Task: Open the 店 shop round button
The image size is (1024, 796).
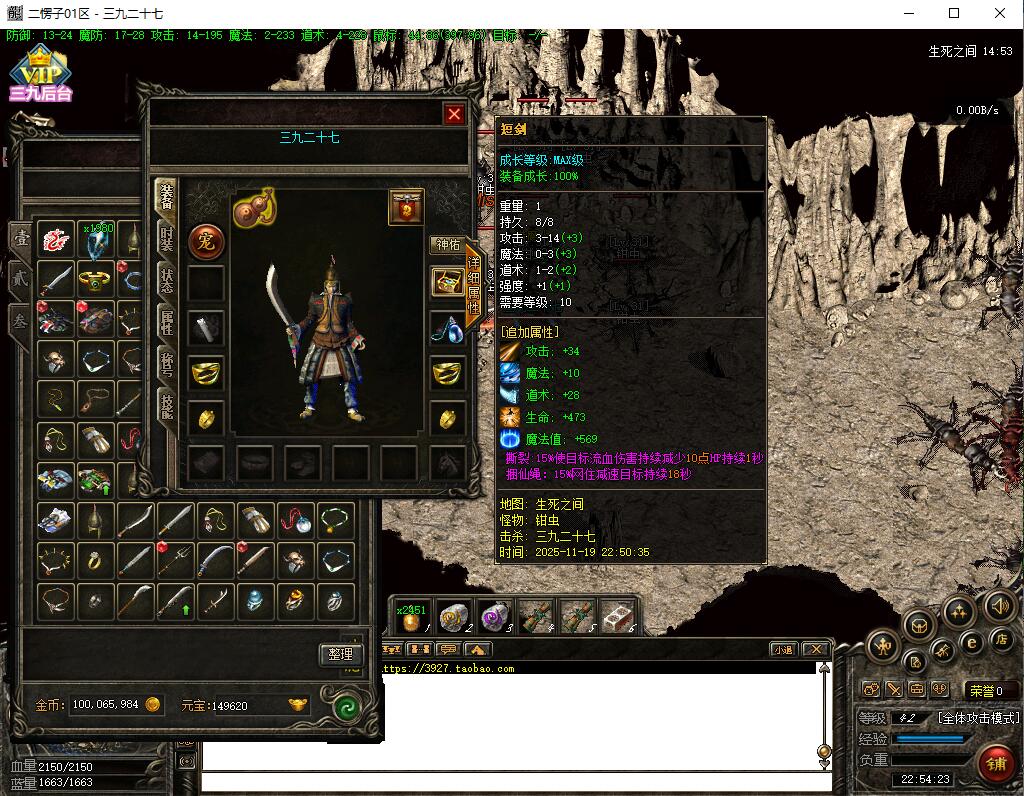Action: [1000, 640]
